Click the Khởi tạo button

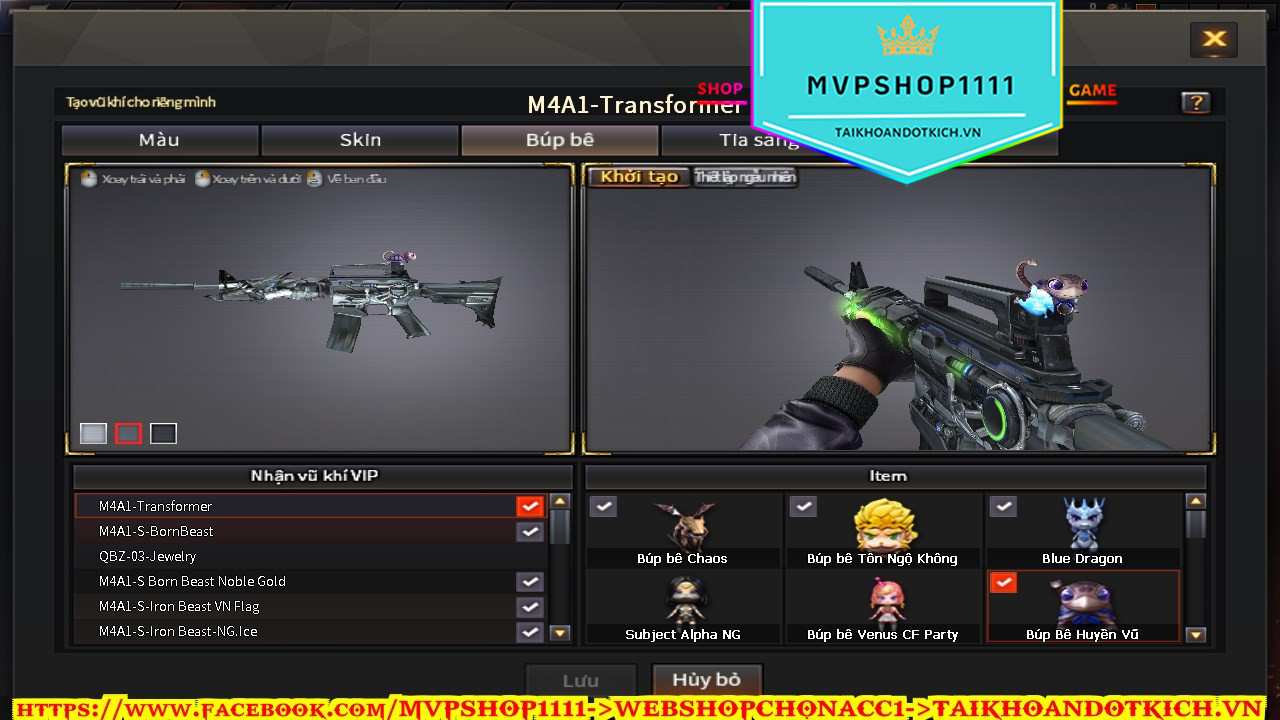pos(639,177)
